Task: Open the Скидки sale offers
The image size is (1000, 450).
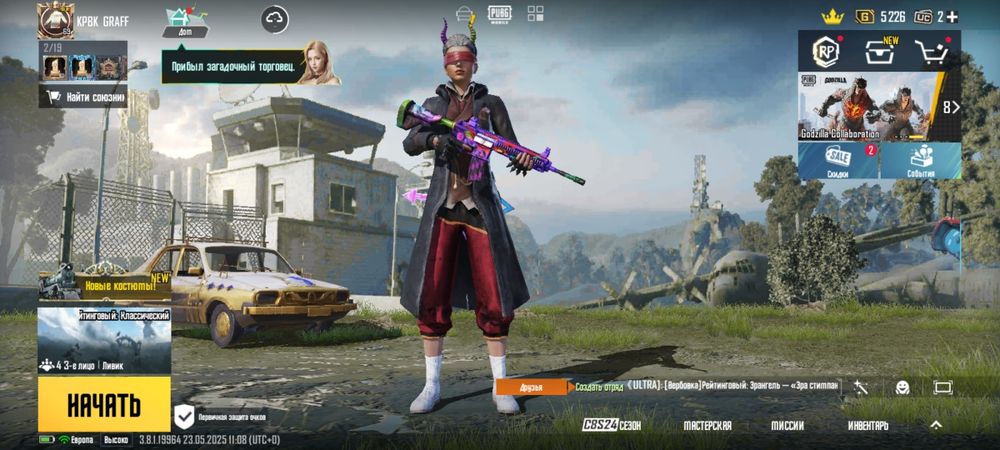Action: click(838, 161)
